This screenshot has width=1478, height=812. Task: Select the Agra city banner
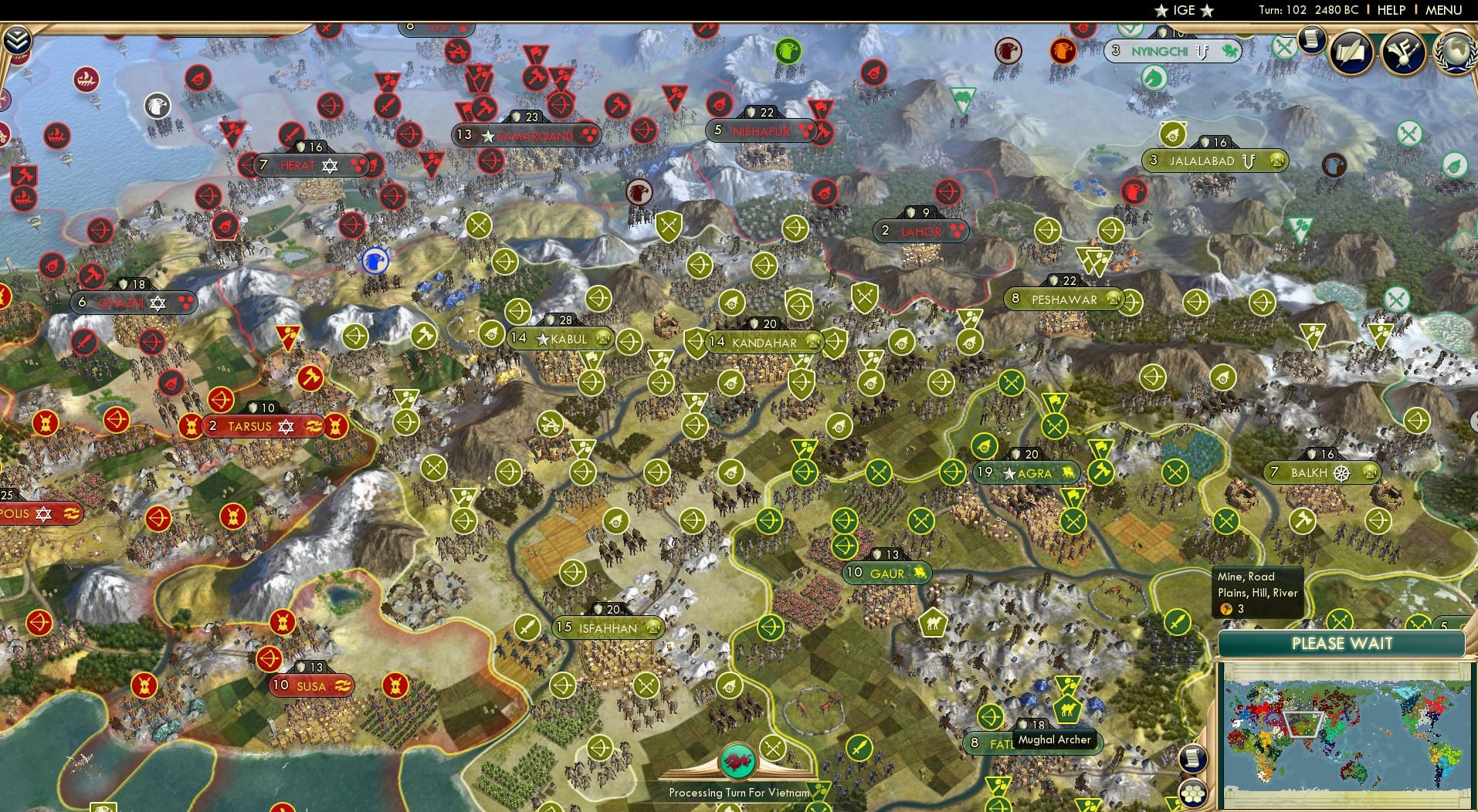(1025, 473)
